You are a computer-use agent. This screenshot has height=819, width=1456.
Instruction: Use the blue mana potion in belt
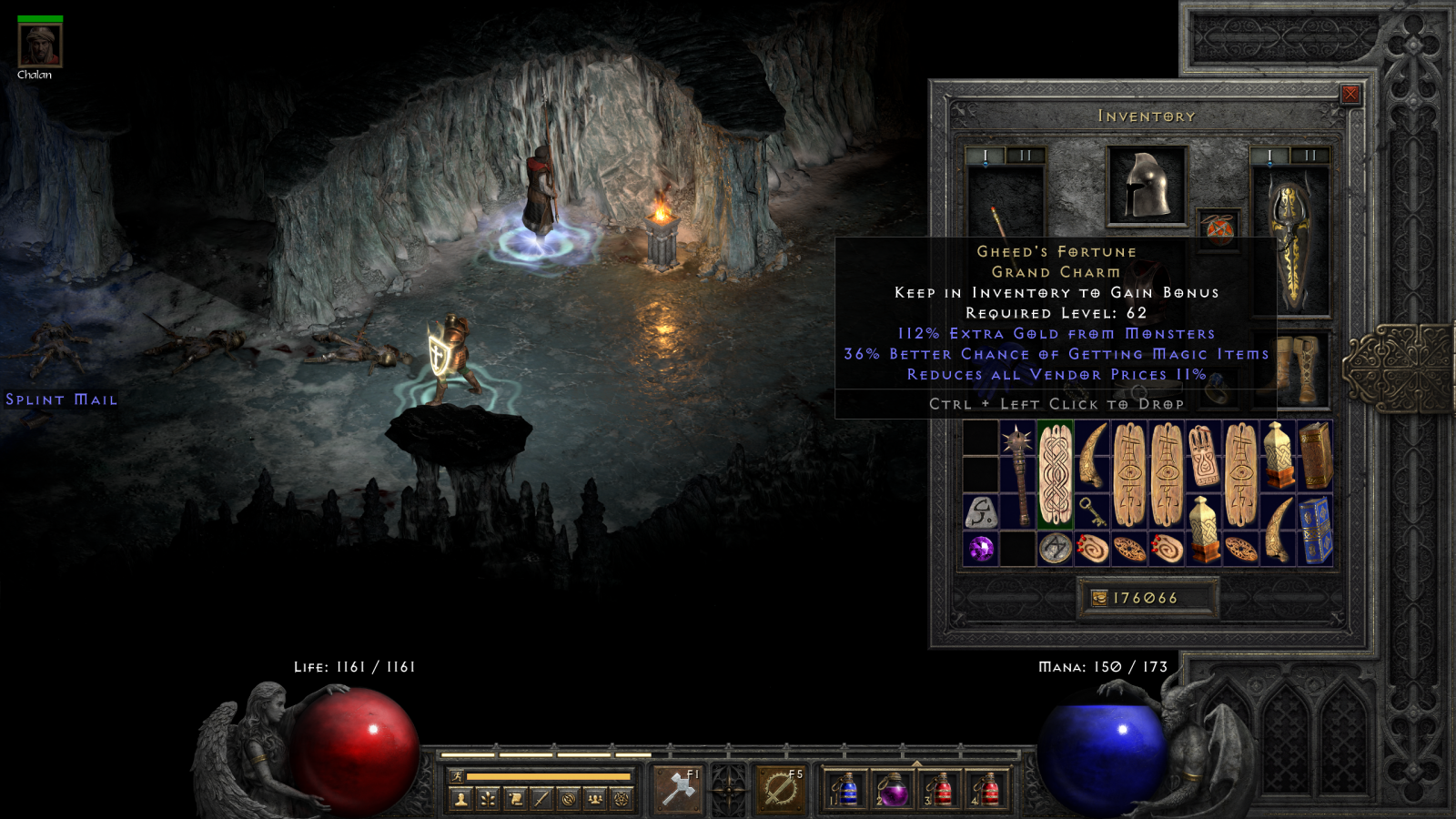point(845,789)
